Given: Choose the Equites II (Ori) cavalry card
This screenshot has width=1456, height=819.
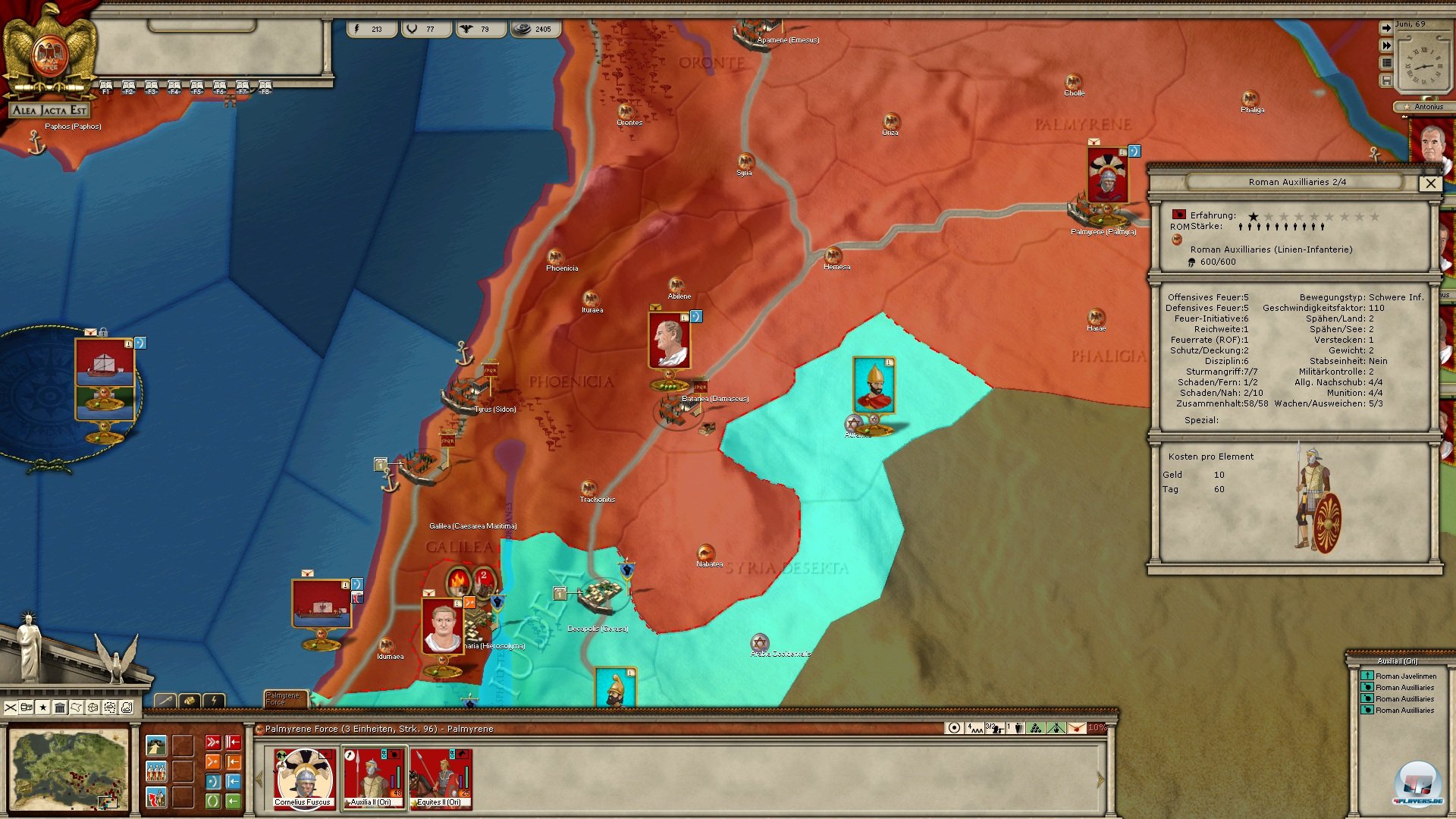Looking at the screenshot, I should point(440,779).
